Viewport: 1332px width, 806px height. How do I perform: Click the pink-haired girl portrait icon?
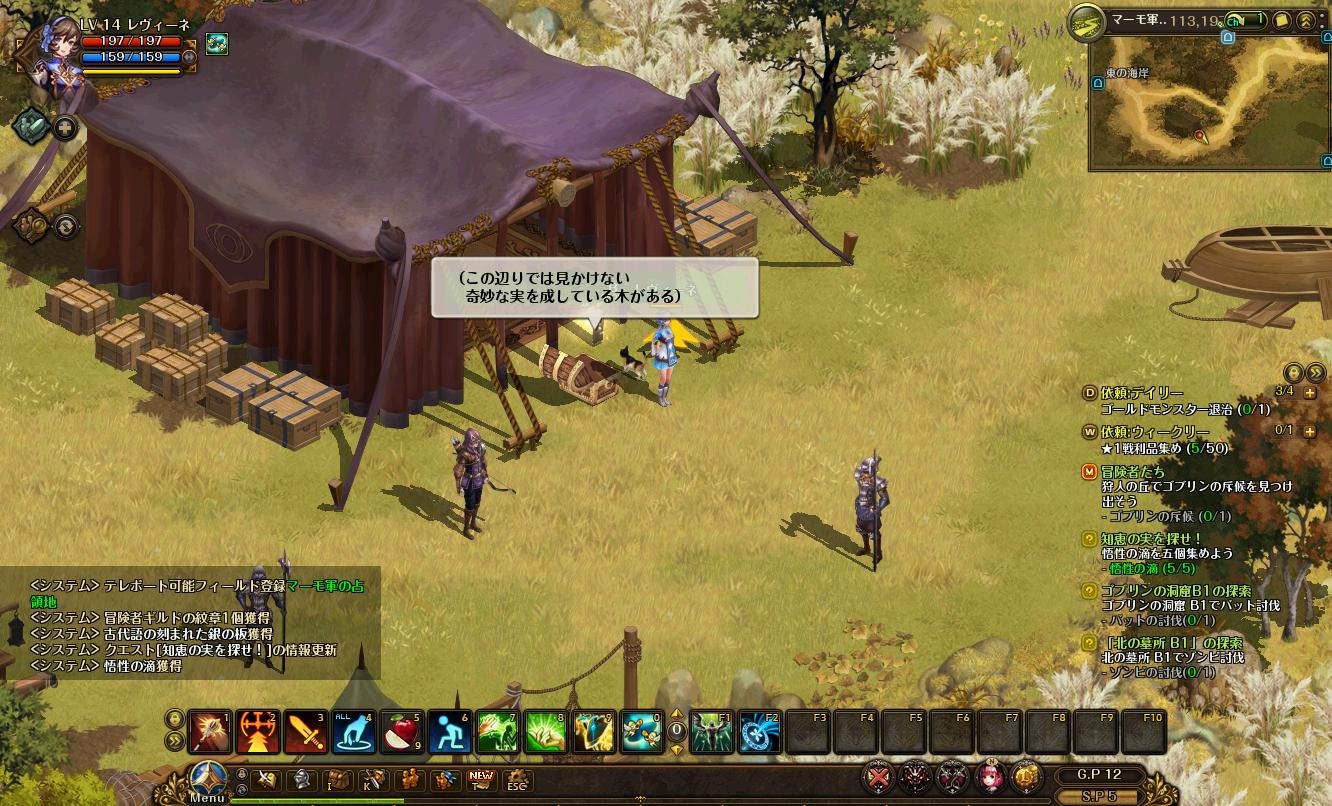click(989, 776)
